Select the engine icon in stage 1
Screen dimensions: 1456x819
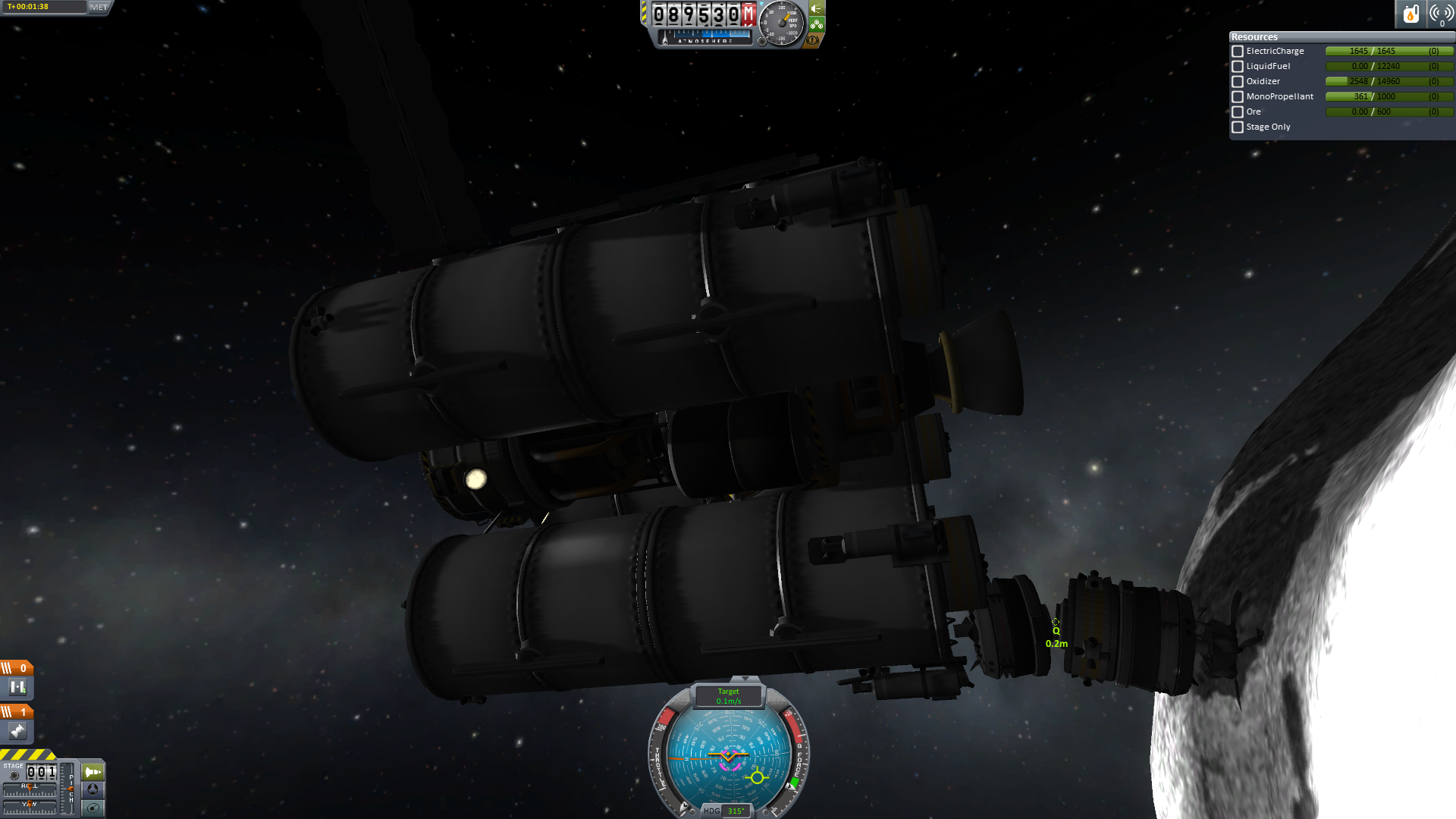[17, 731]
